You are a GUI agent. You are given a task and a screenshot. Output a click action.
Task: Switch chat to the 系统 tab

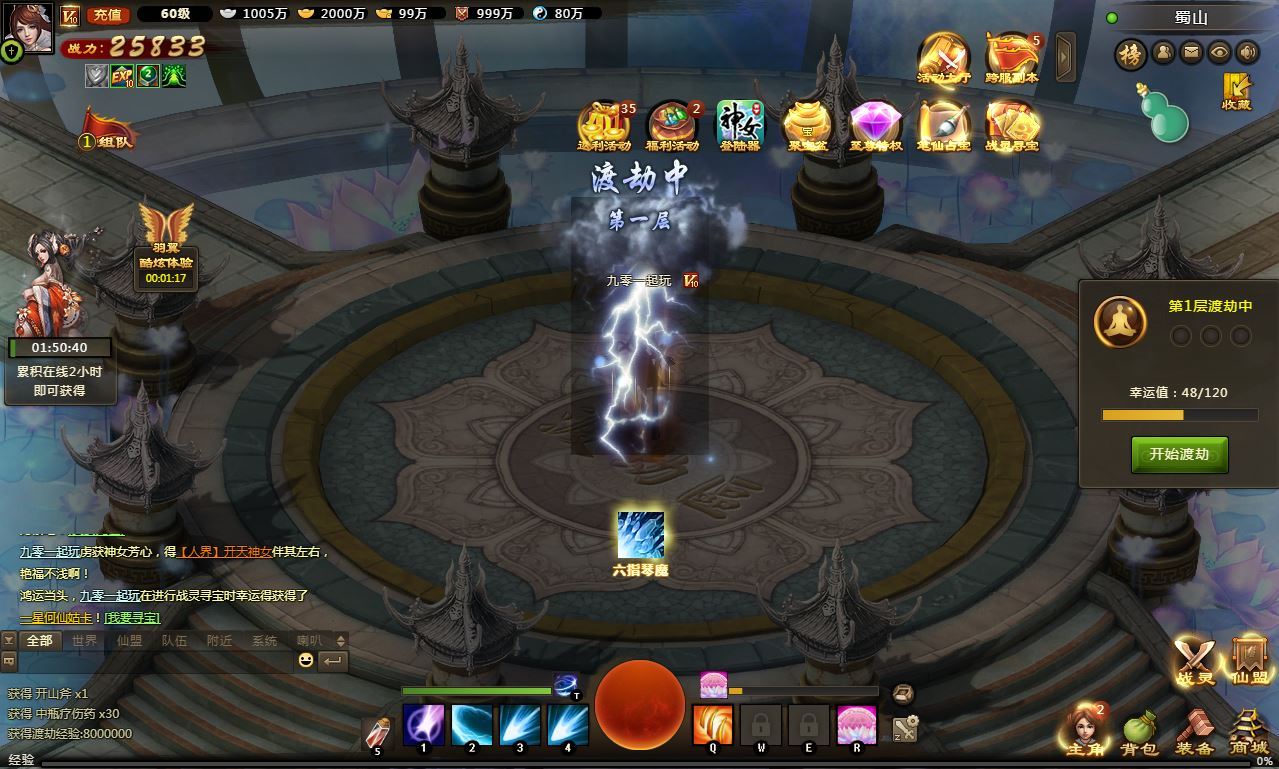(265, 640)
